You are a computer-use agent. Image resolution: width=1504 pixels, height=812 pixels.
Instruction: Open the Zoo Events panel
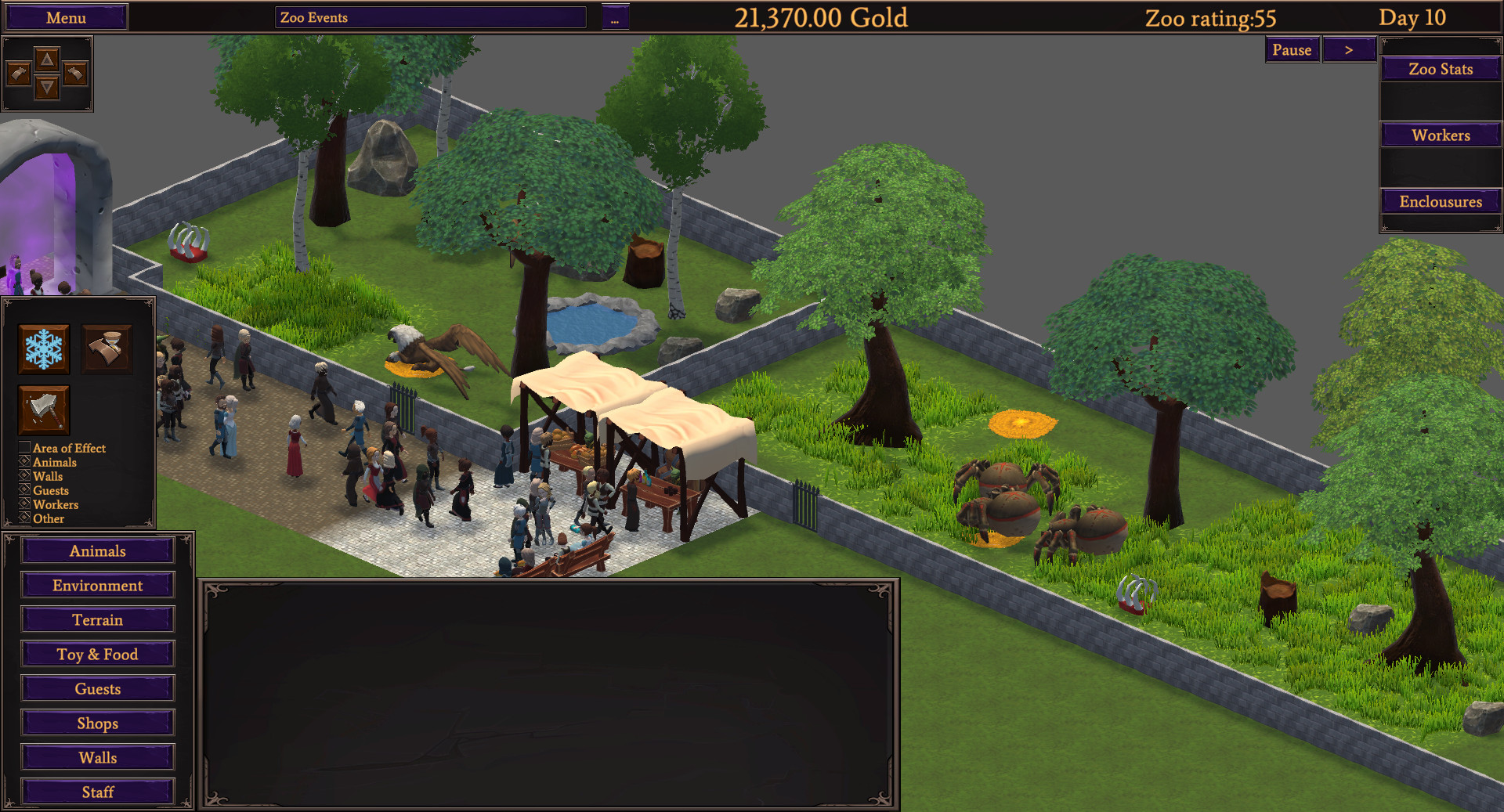[x=429, y=17]
